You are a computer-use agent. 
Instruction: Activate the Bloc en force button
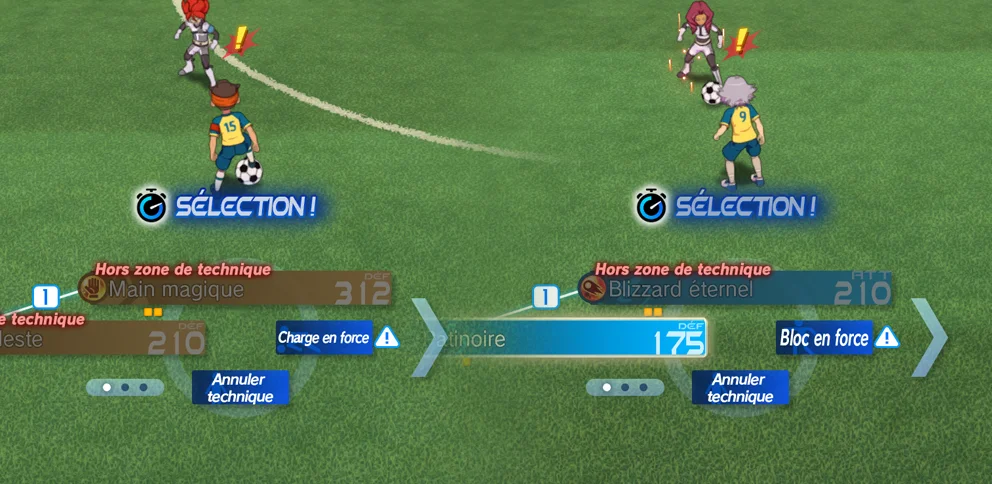[825, 338]
